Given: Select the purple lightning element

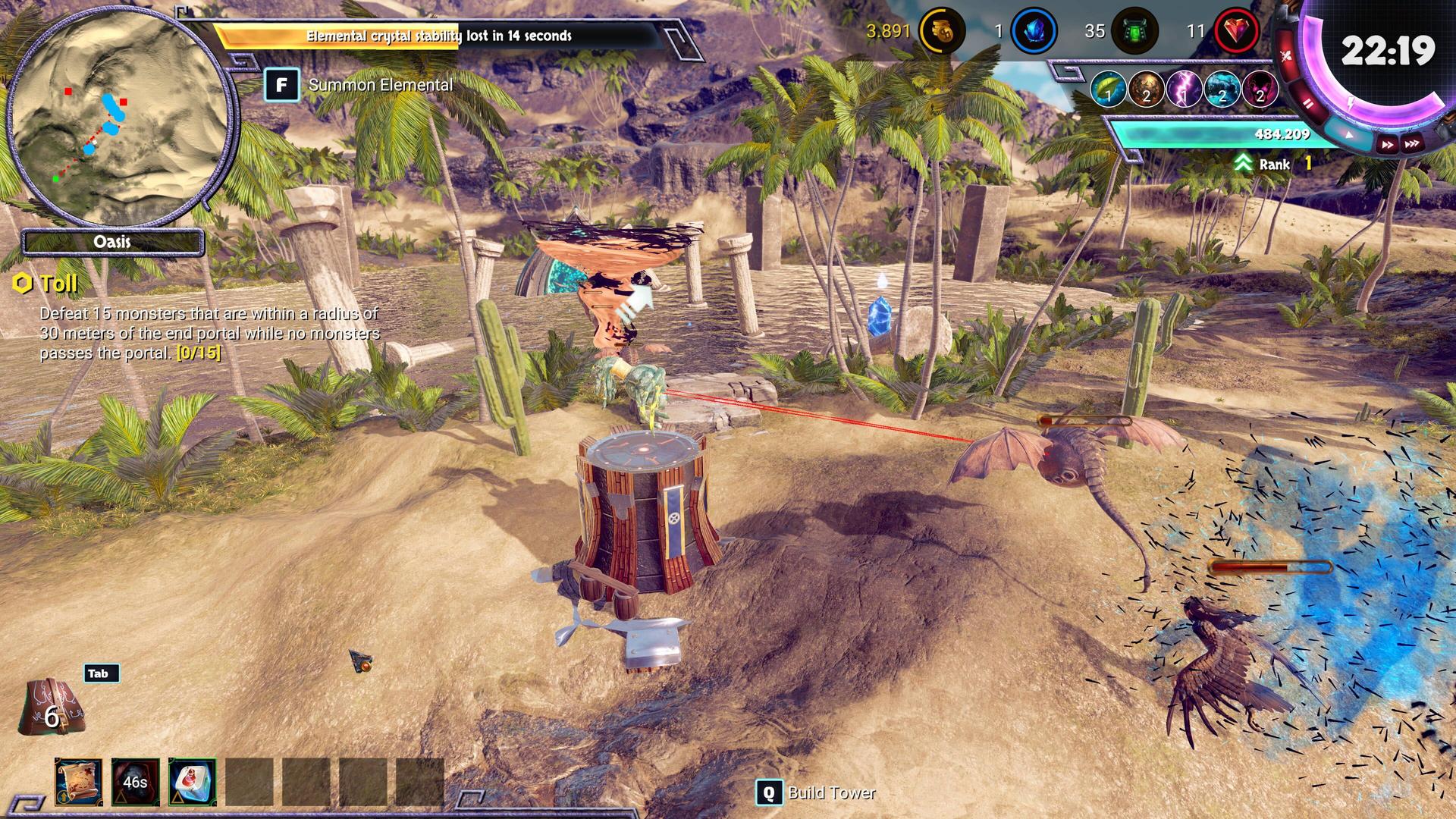Looking at the screenshot, I should pos(1184,89).
